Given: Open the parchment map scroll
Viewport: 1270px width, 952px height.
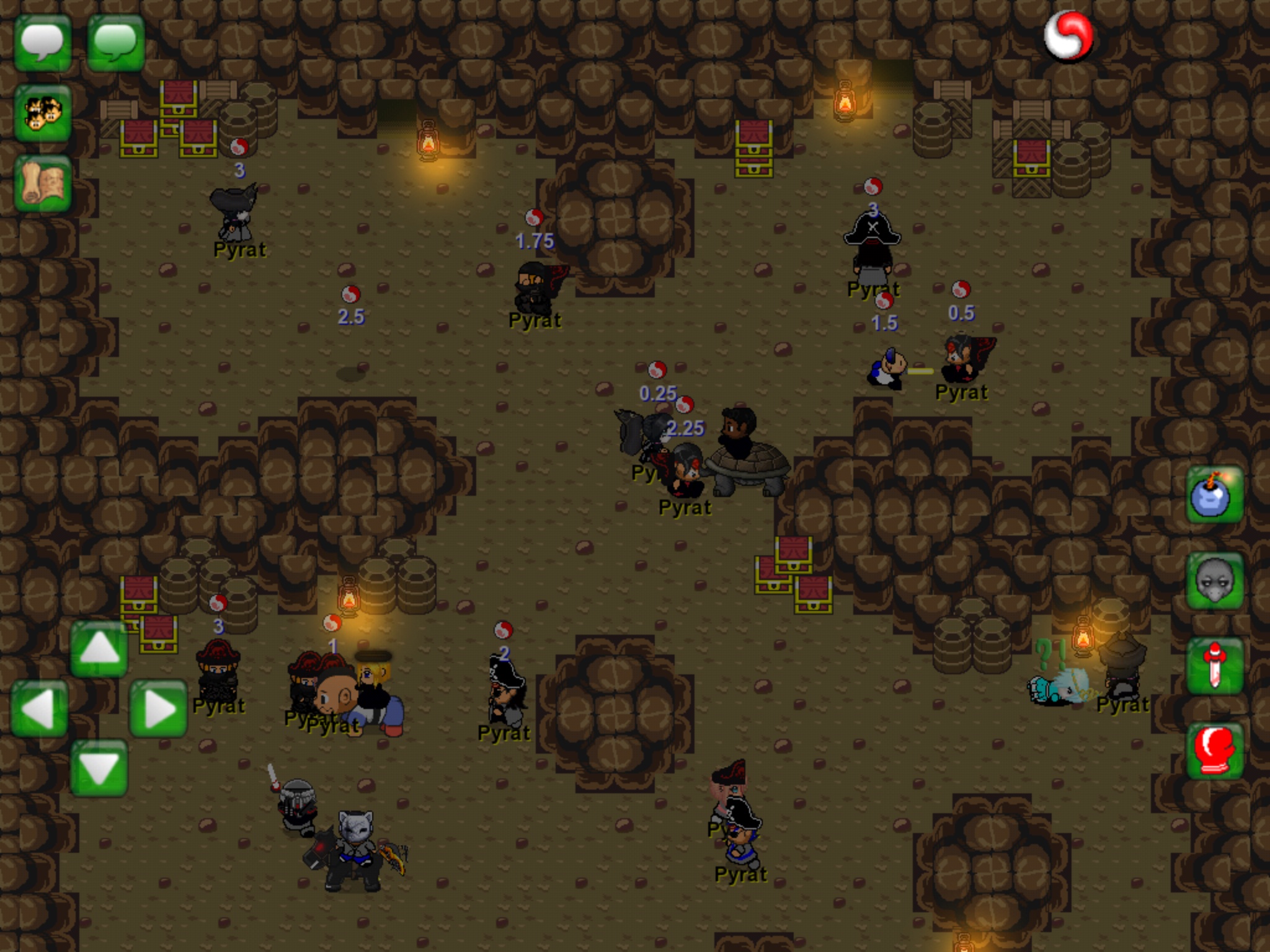Looking at the screenshot, I should click(x=42, y=184).
